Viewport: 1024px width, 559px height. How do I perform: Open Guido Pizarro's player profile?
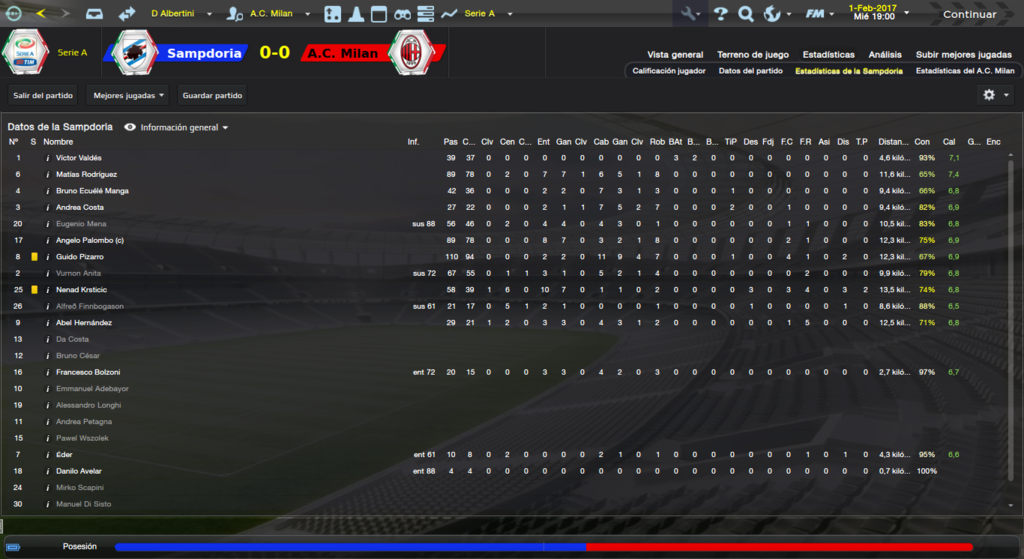80,257
